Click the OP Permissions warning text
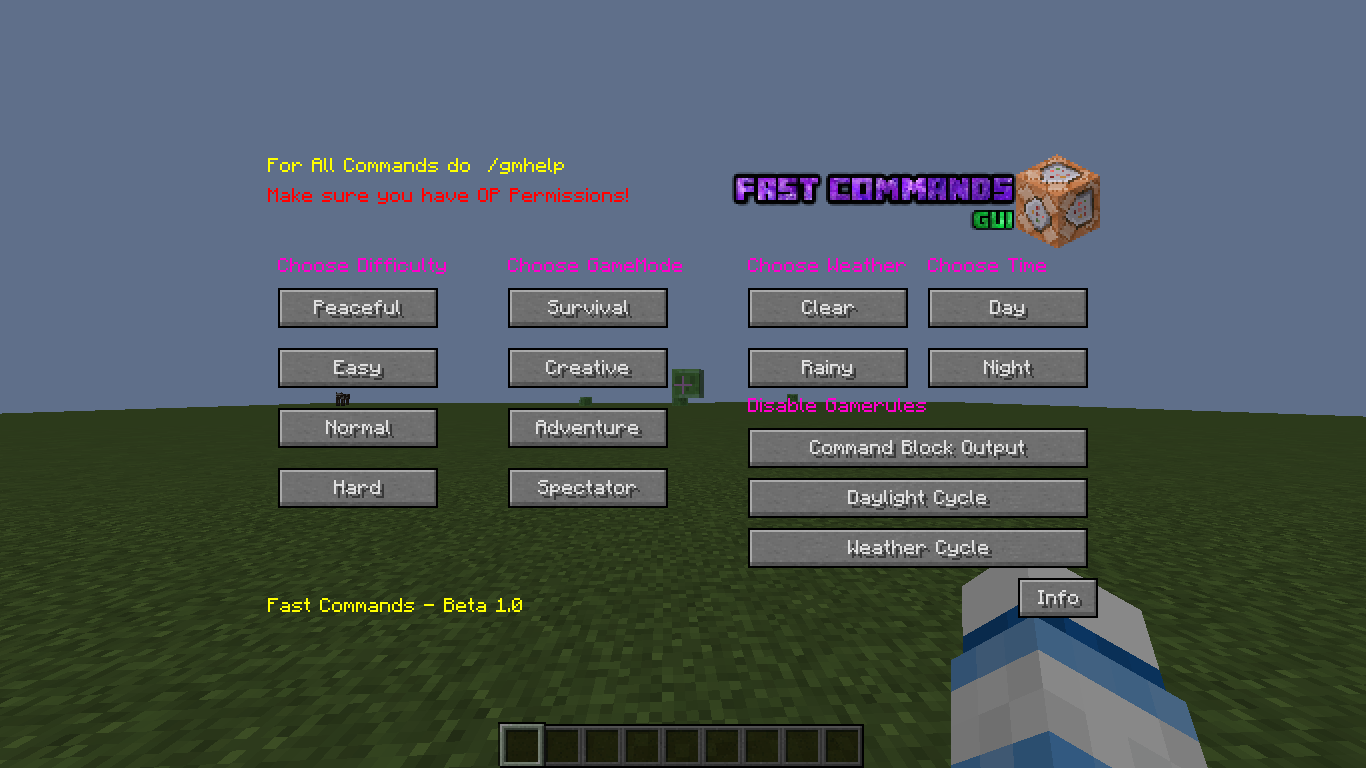This screenshot has width=1366, height=768. coord(447,196)
